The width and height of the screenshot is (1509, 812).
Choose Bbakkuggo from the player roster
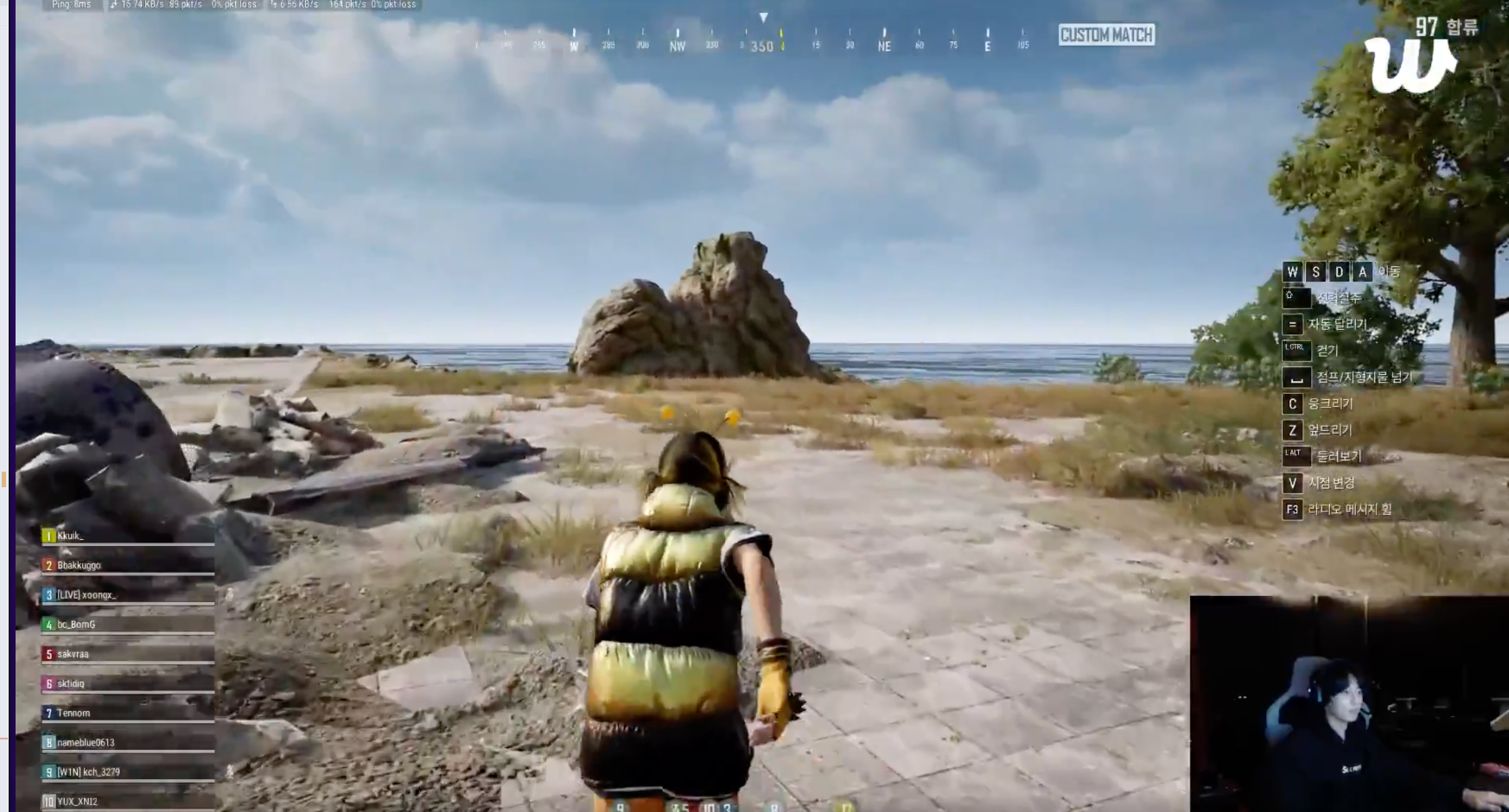pos(126,565)
